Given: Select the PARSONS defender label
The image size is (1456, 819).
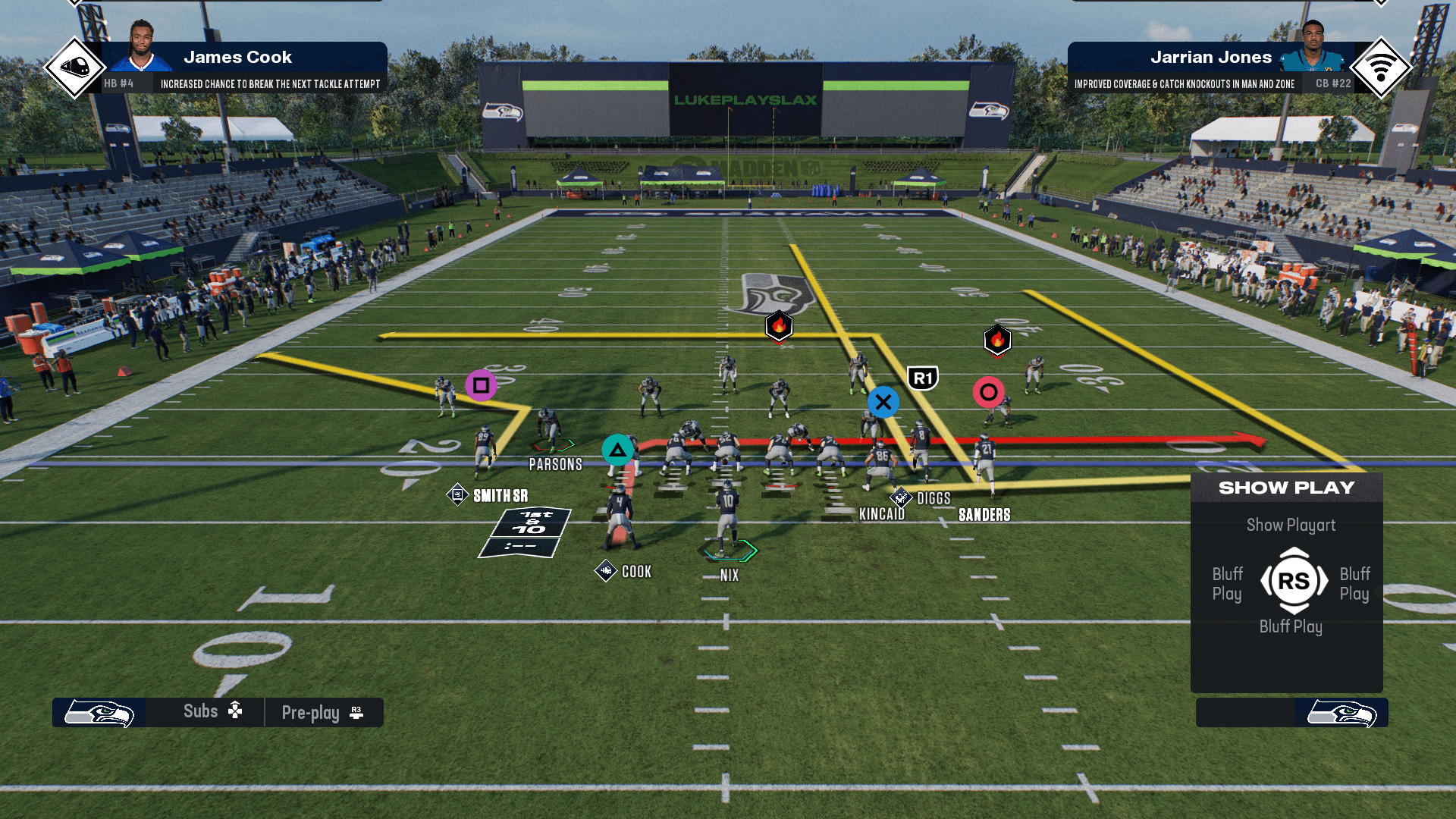Looking at the screenshot, I should 555,465.
